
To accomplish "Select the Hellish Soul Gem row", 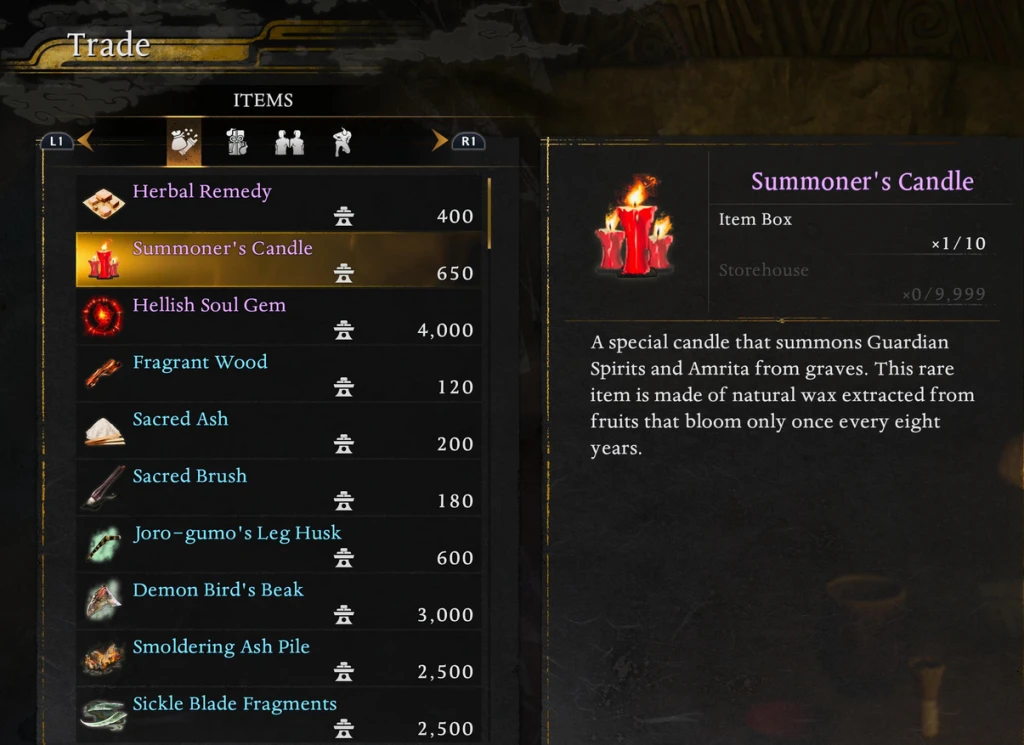I will (278, 317).
